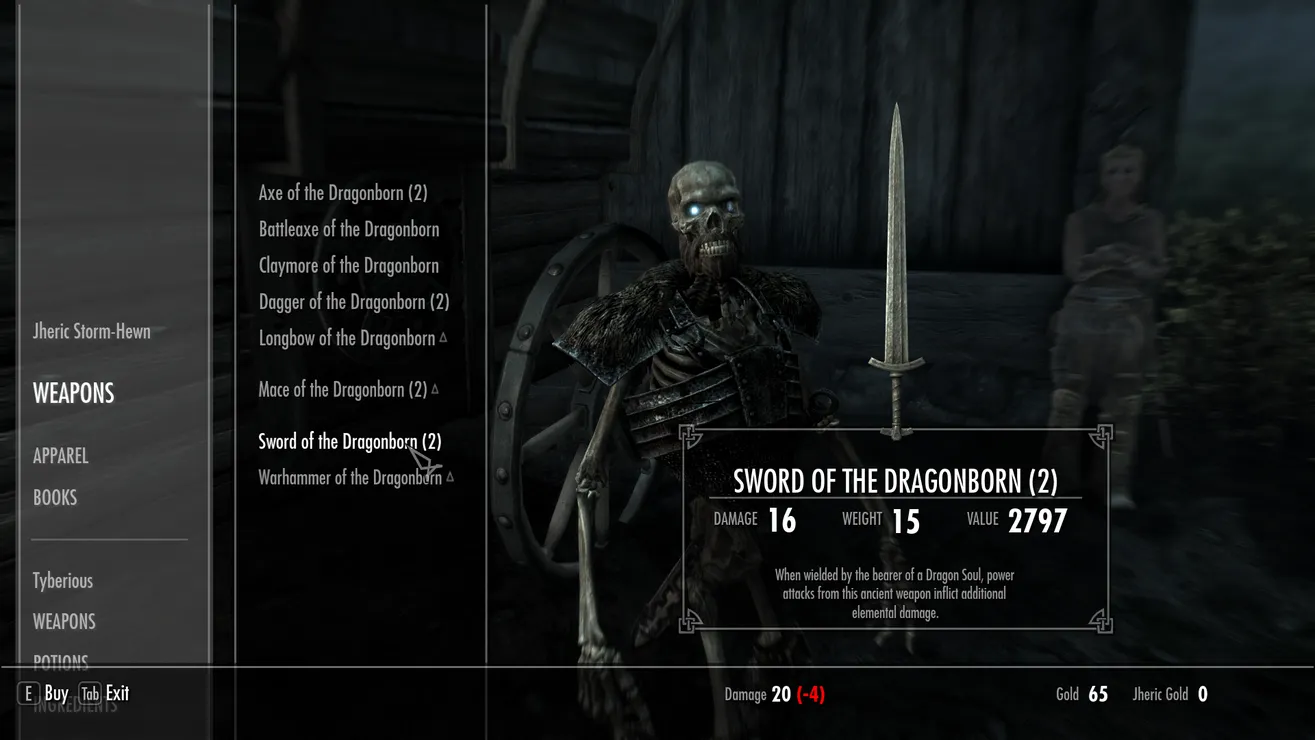Choose Mace of the Dragonborn
Image resolution: width=1315 pixels, height=740 pixels.
(342, 390)
